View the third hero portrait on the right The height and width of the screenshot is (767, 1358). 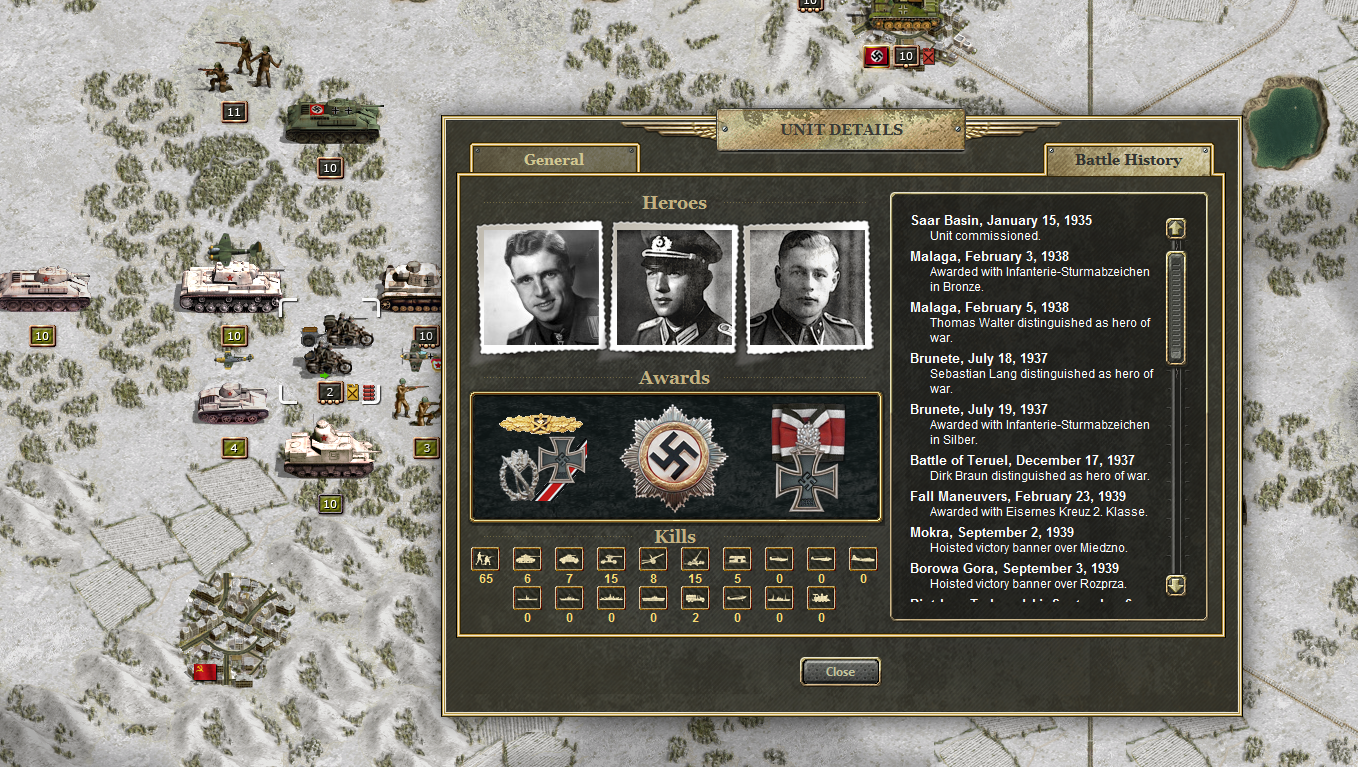pyautogui.click(x=808, y=287)
